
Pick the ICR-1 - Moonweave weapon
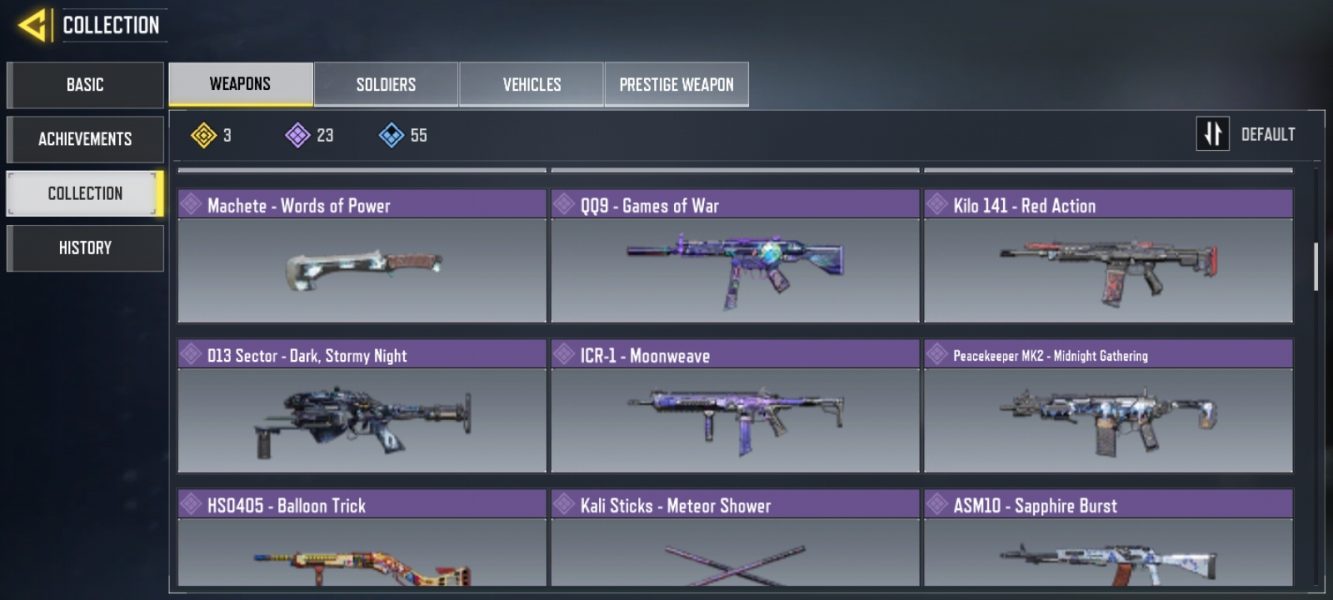[735, 406]
